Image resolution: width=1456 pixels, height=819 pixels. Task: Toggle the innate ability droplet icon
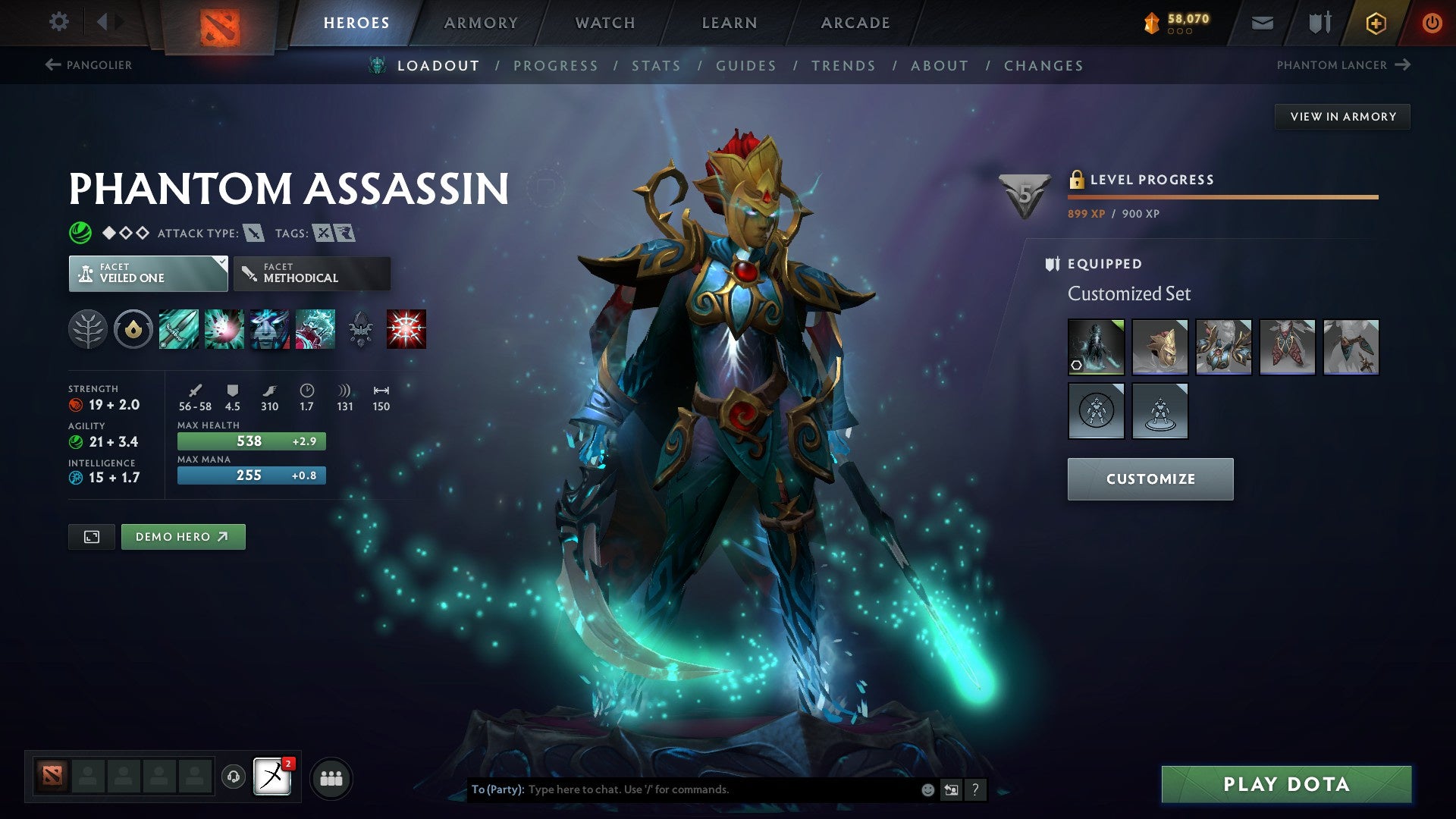coord(133,328)
